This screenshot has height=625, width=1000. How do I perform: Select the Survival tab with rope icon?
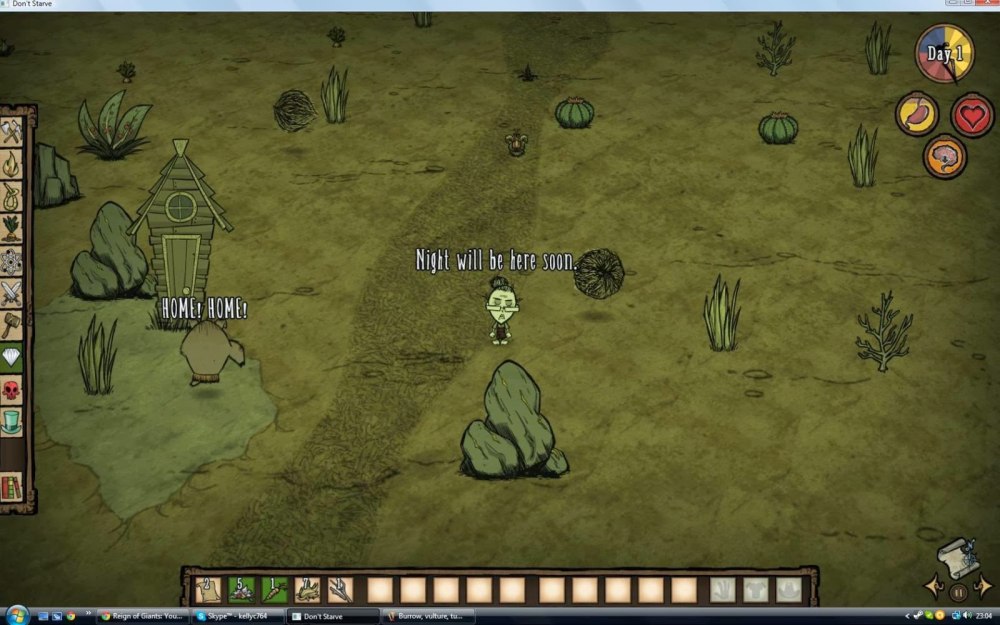[x=12, y=196]
